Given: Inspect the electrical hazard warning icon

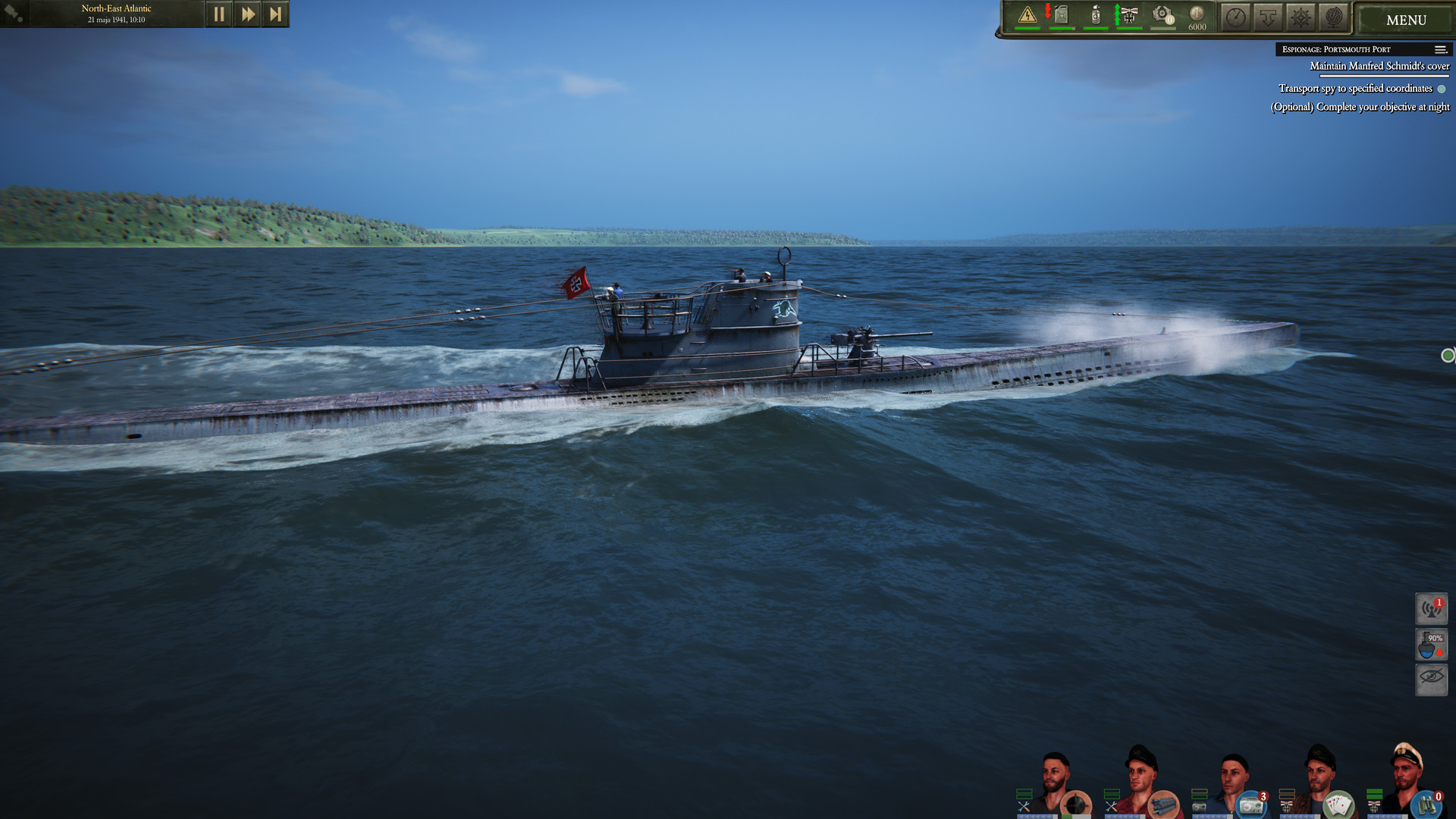Looking at the screenshot, I should [1028, 14].
